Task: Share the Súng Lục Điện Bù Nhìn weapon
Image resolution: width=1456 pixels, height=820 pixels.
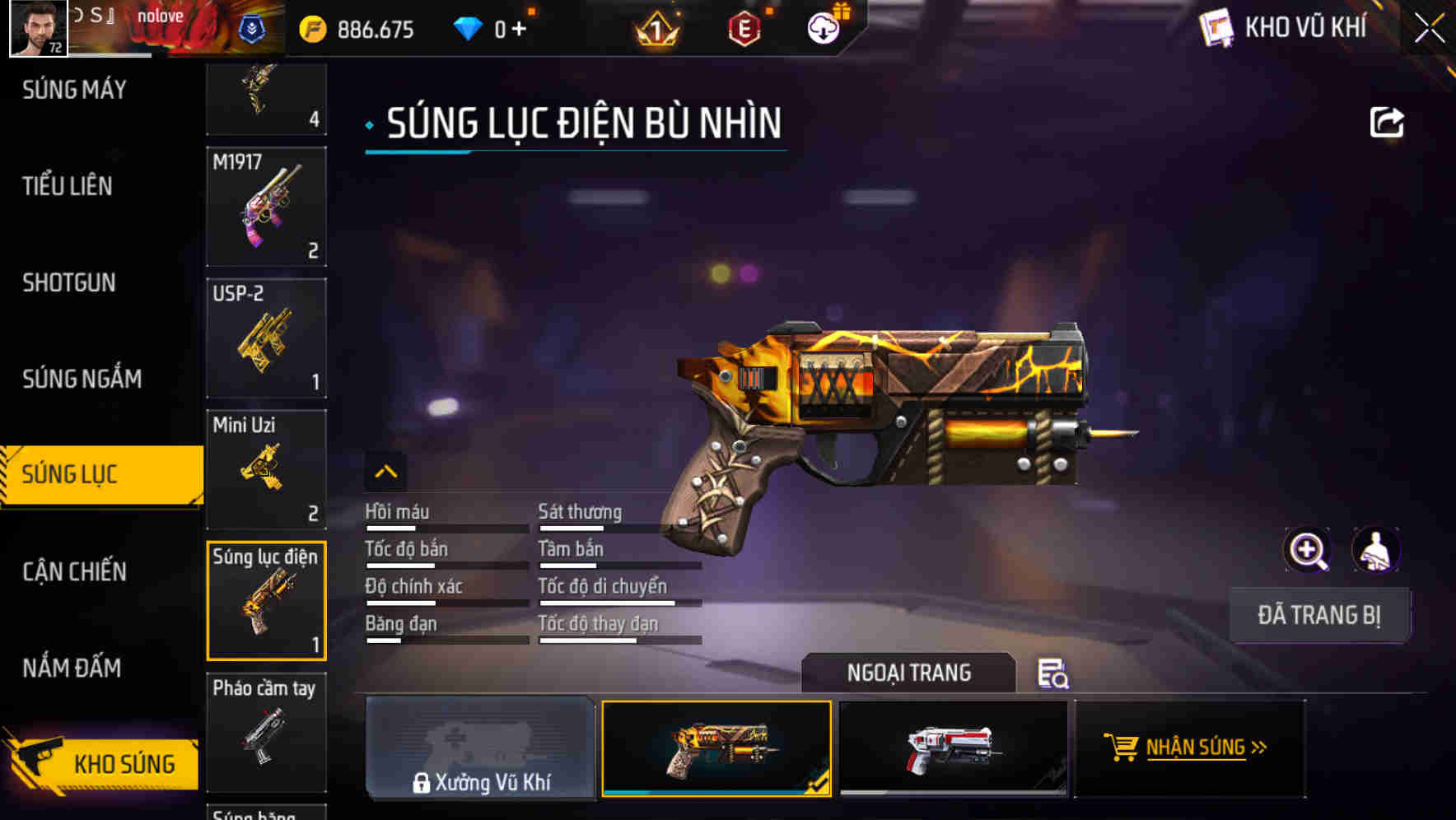Action: (1387, 120)
